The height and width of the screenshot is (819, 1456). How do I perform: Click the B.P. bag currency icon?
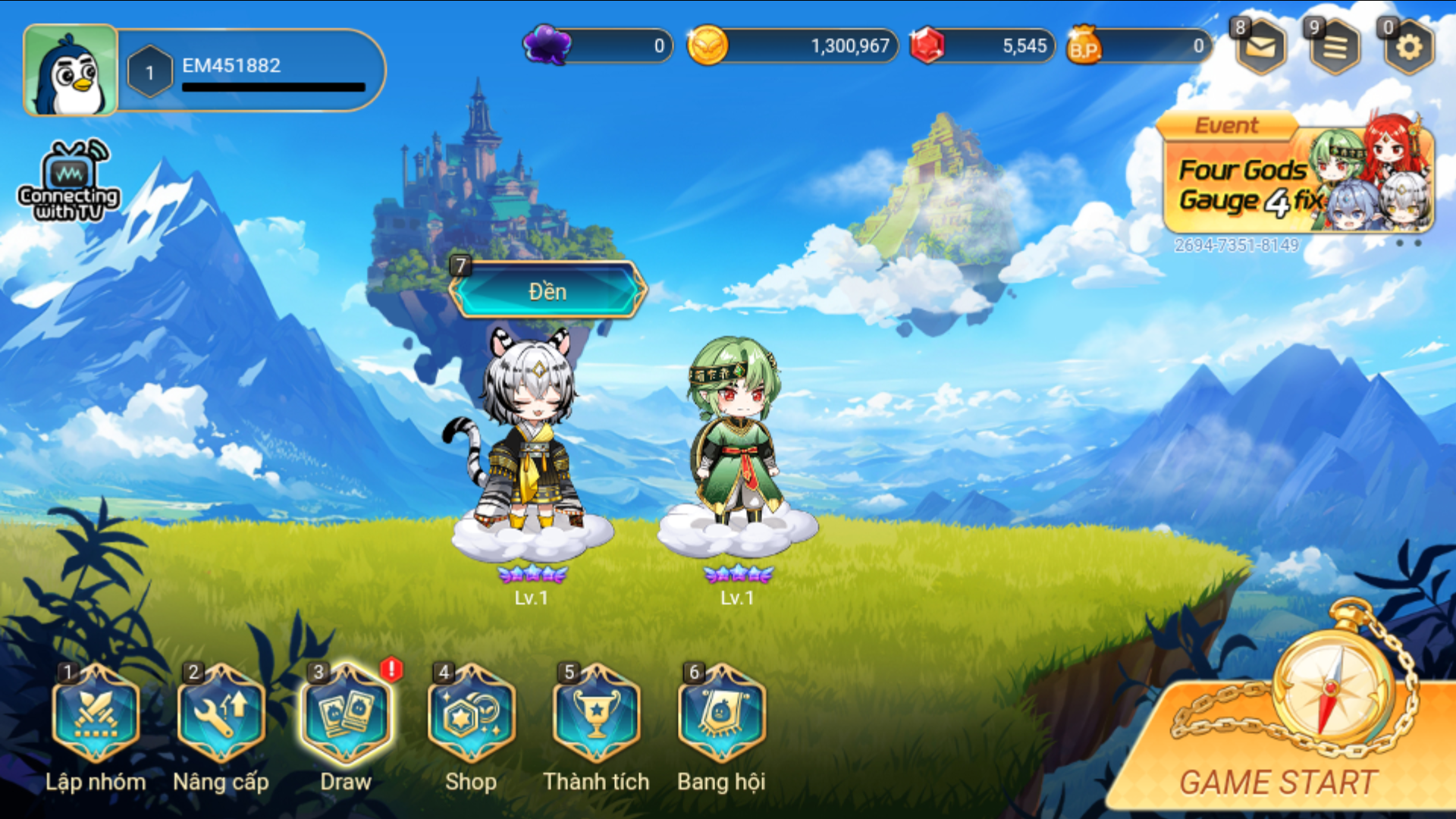pos(1084,45)
